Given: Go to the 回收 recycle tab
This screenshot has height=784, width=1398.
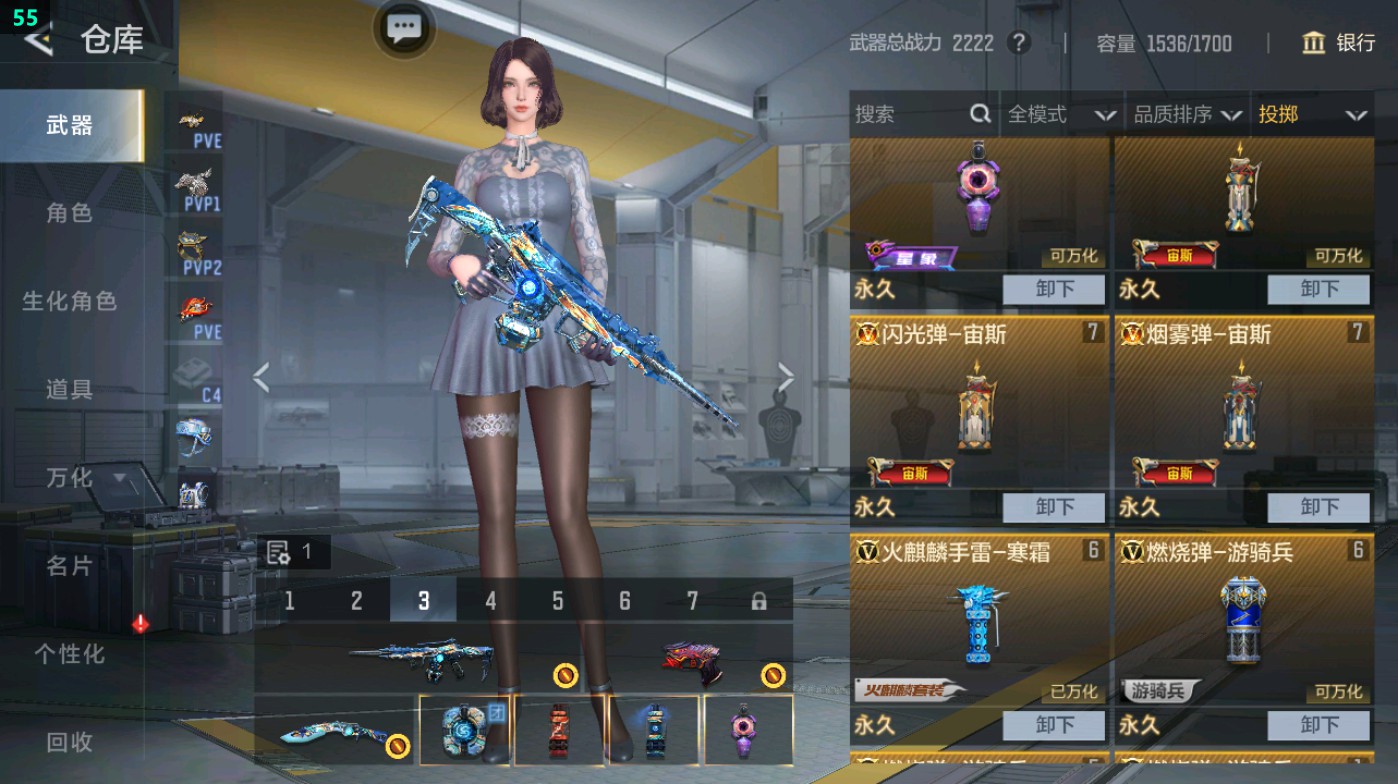Looking at the screenshot, I should tap(69, 742).
